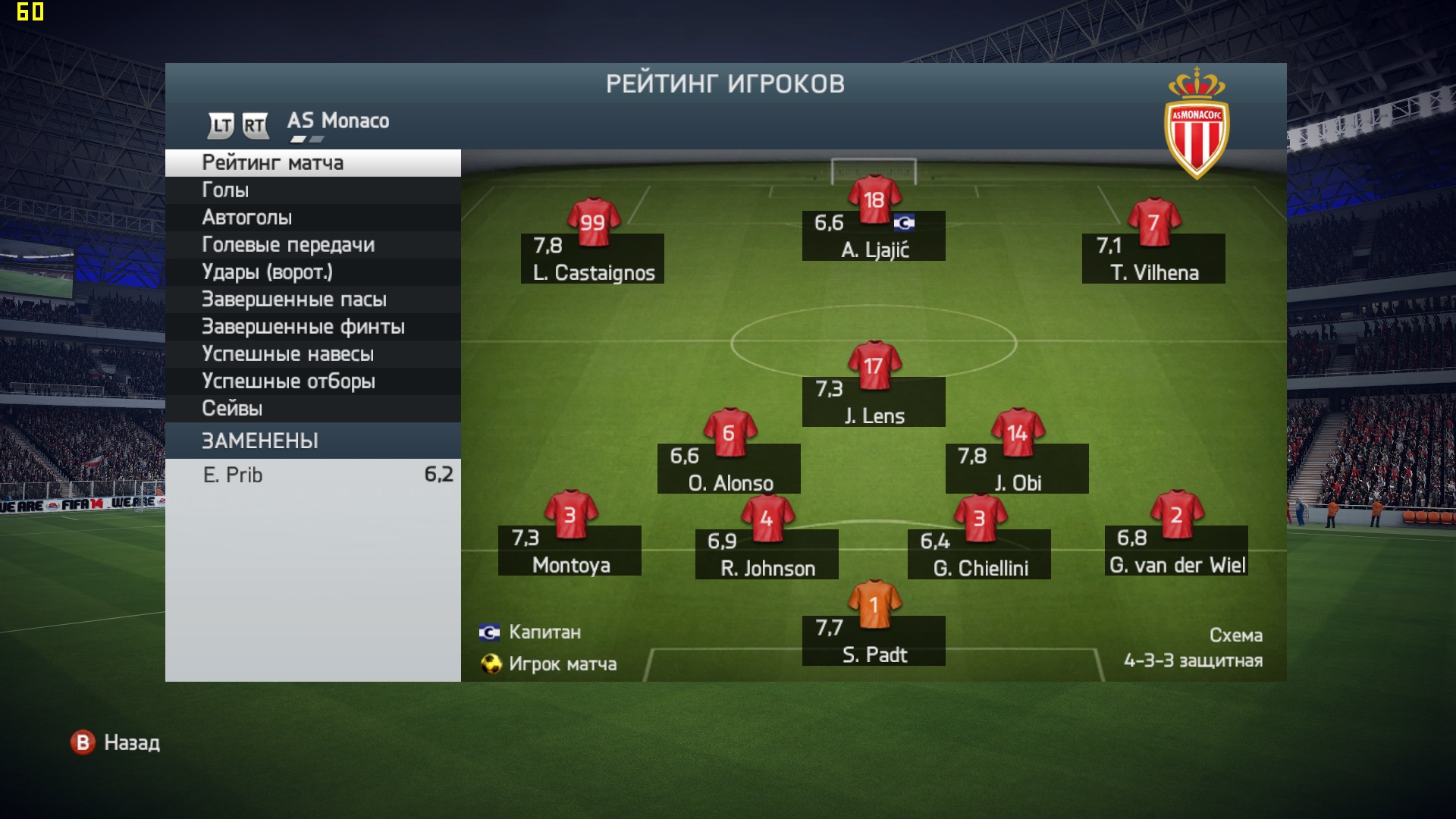Select J. Obi's player card
The width and height of the screenshot is (1456, 819).
pos(1017,468)
